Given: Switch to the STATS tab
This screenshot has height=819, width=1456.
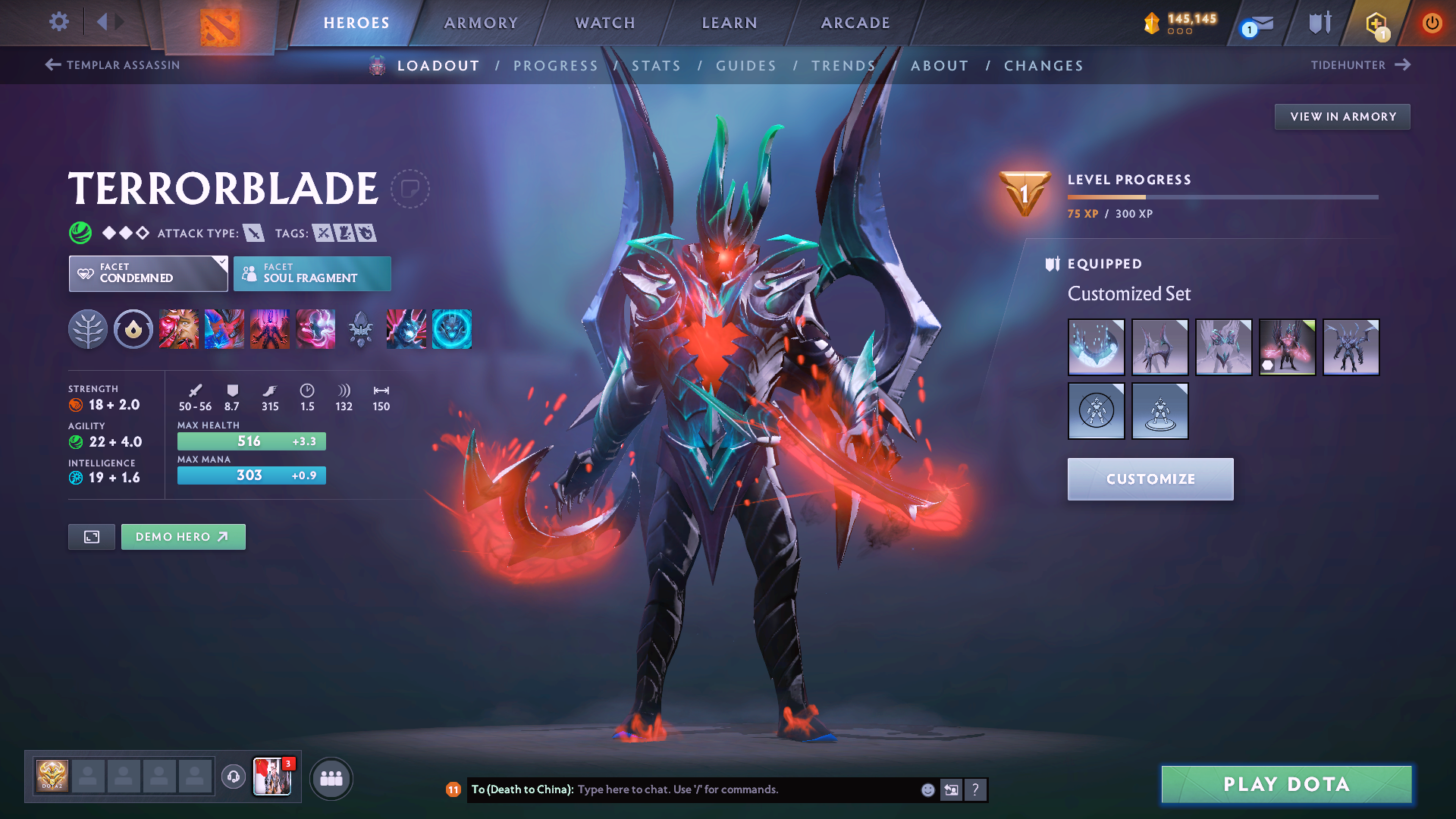Looking at the screenshot, I should [657, 65].
